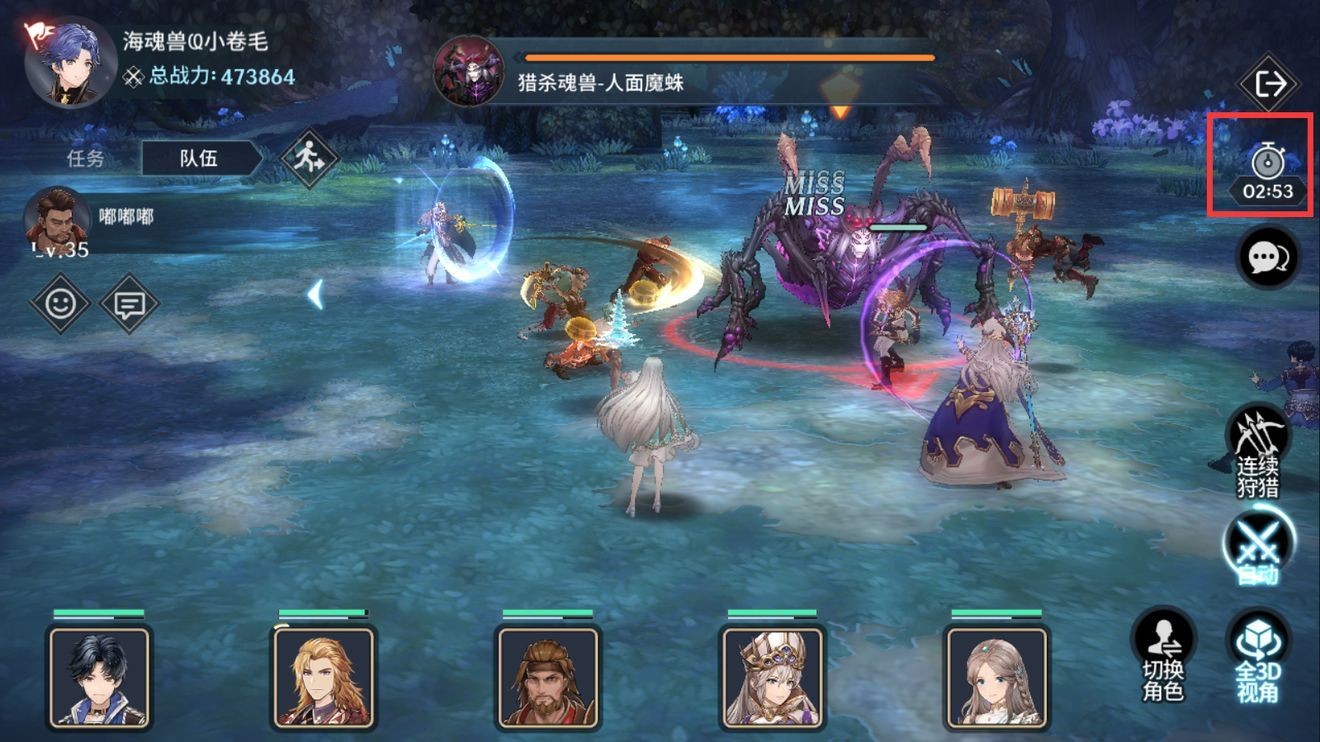This screenshot has height=742, width=1320.
Task: Switch to the 任务 tab
Action: [x=85, y=158]
